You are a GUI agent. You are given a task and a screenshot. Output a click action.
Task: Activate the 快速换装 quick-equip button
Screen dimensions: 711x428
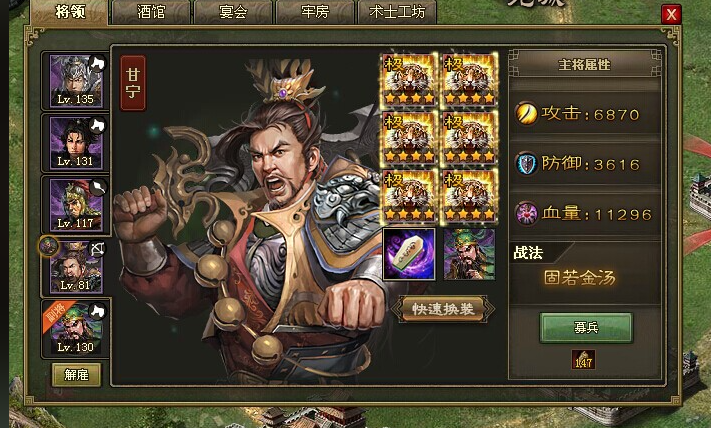441,308
